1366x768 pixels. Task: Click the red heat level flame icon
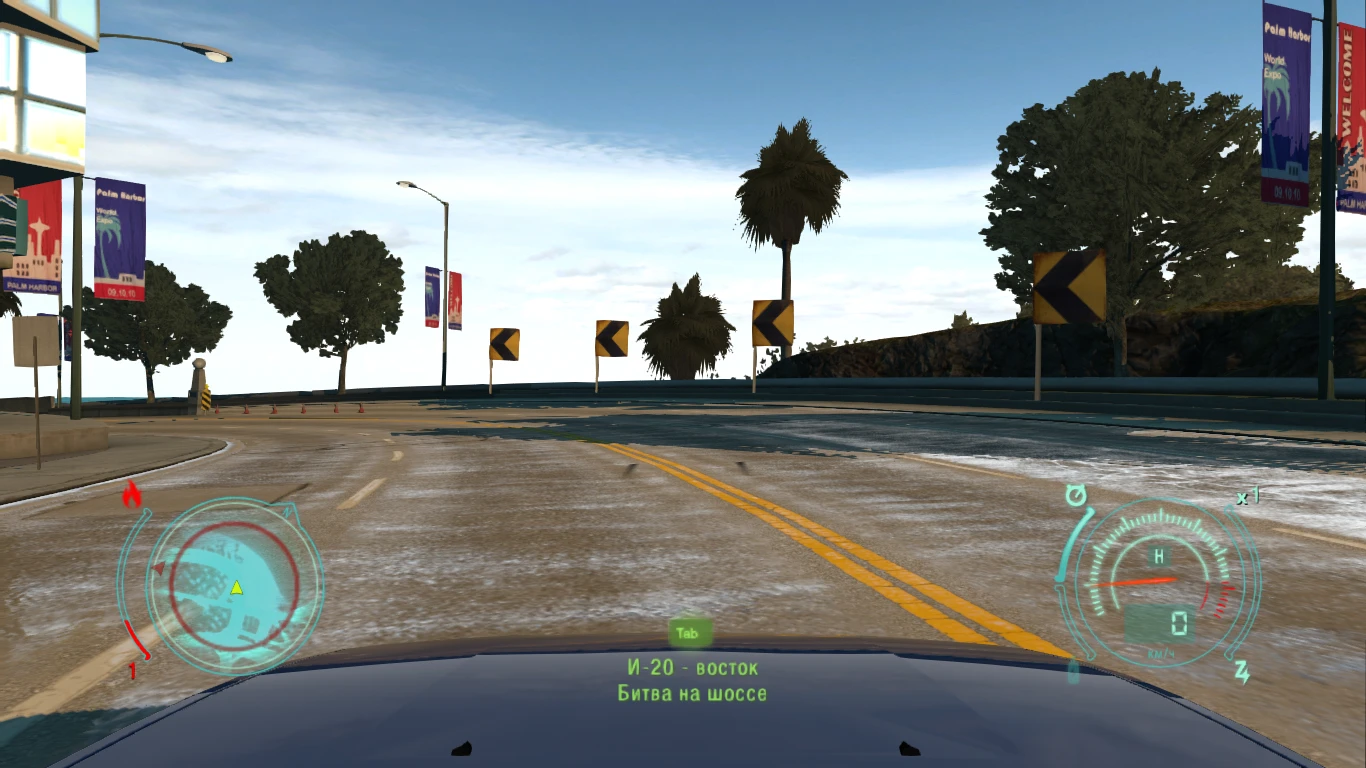[133, 492]
